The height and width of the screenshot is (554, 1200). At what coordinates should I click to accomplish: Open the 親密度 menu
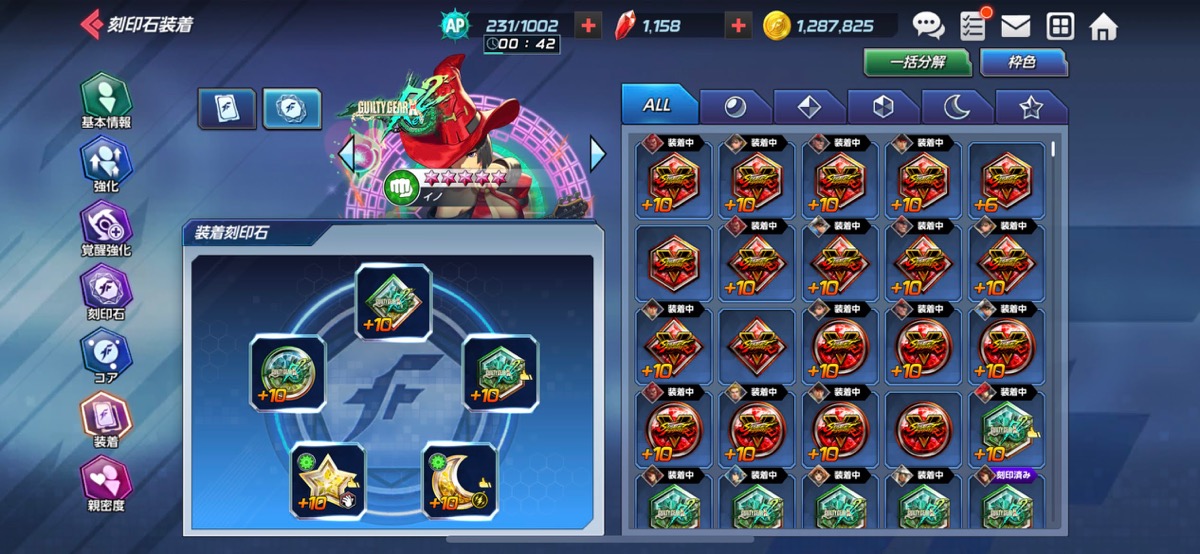pos(106,483)
